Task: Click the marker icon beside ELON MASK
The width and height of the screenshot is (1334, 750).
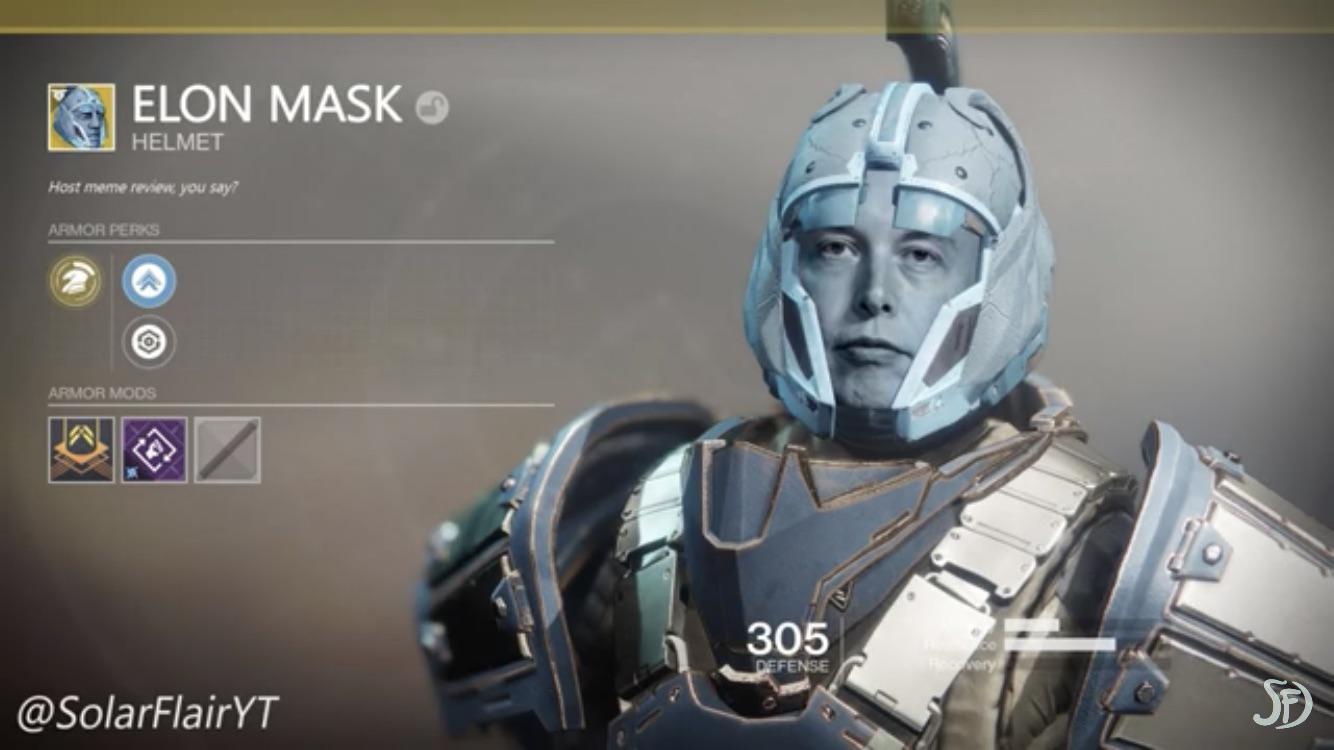Action: click(432, 104)
